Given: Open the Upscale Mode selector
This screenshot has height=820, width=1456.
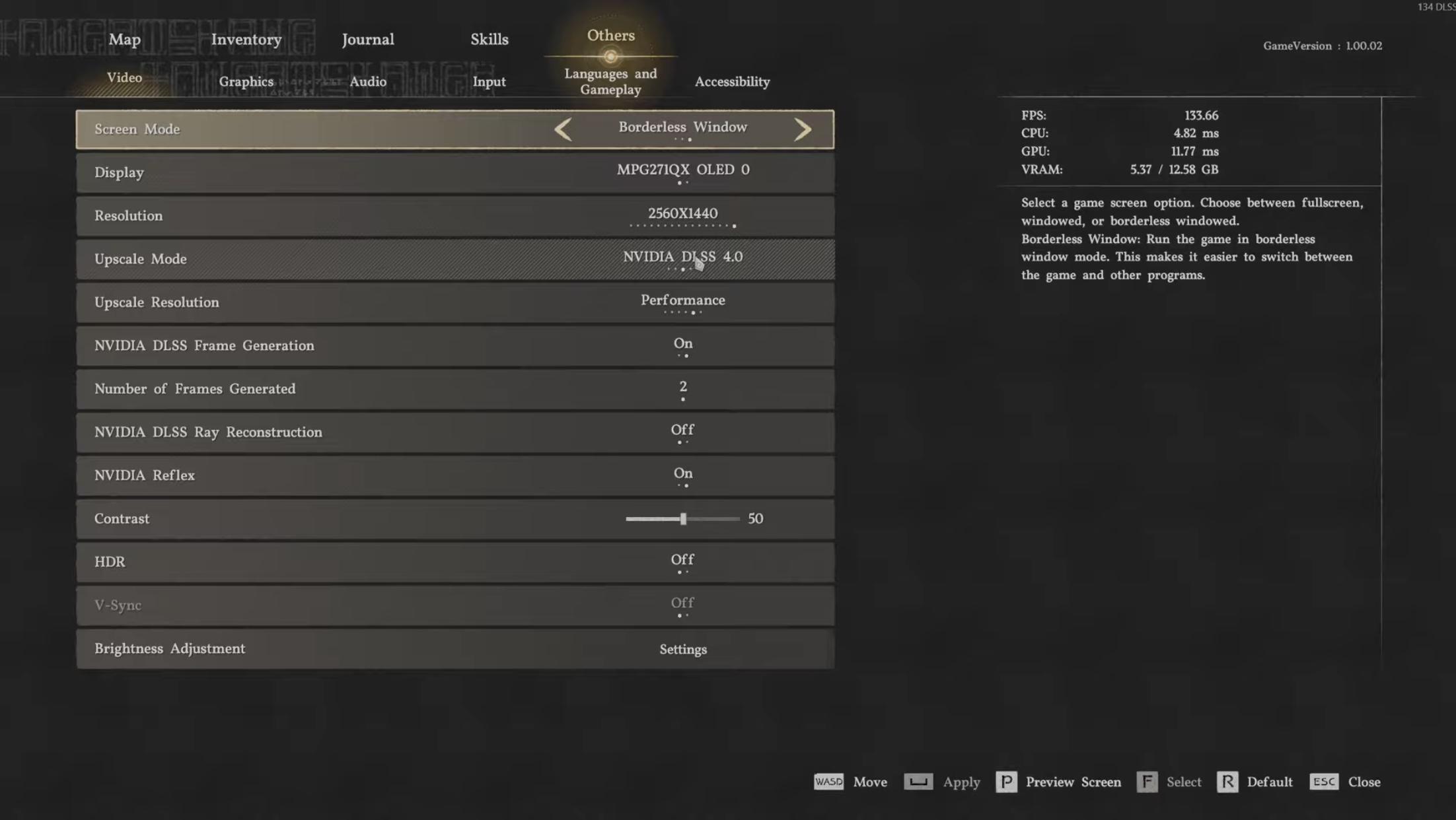Looking at the screenshot, I should 682,258.
